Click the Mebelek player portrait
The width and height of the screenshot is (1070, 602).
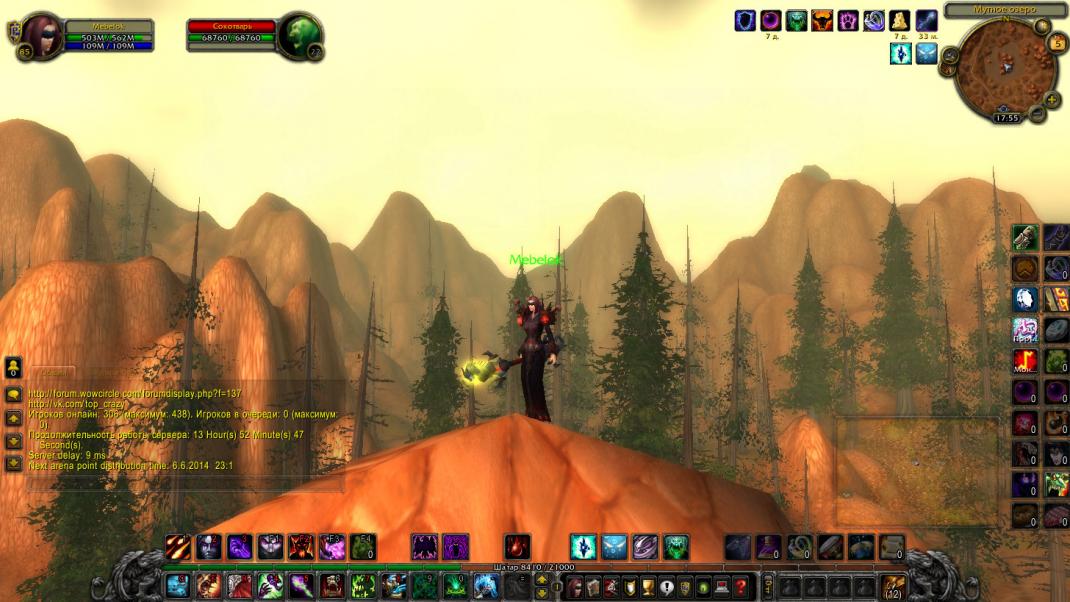pos(42,35)
